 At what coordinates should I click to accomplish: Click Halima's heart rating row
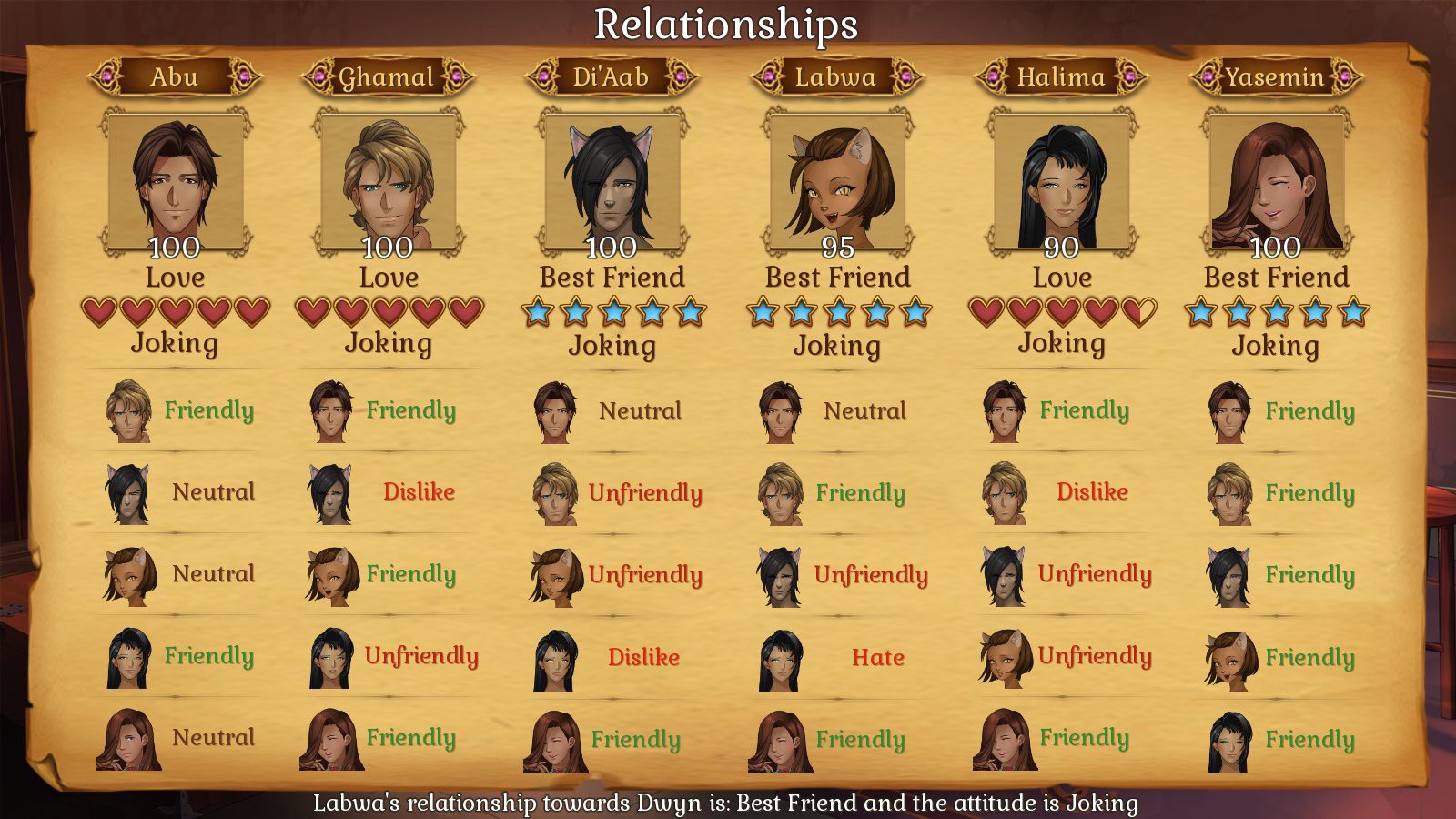click(x=1061, y=312)
